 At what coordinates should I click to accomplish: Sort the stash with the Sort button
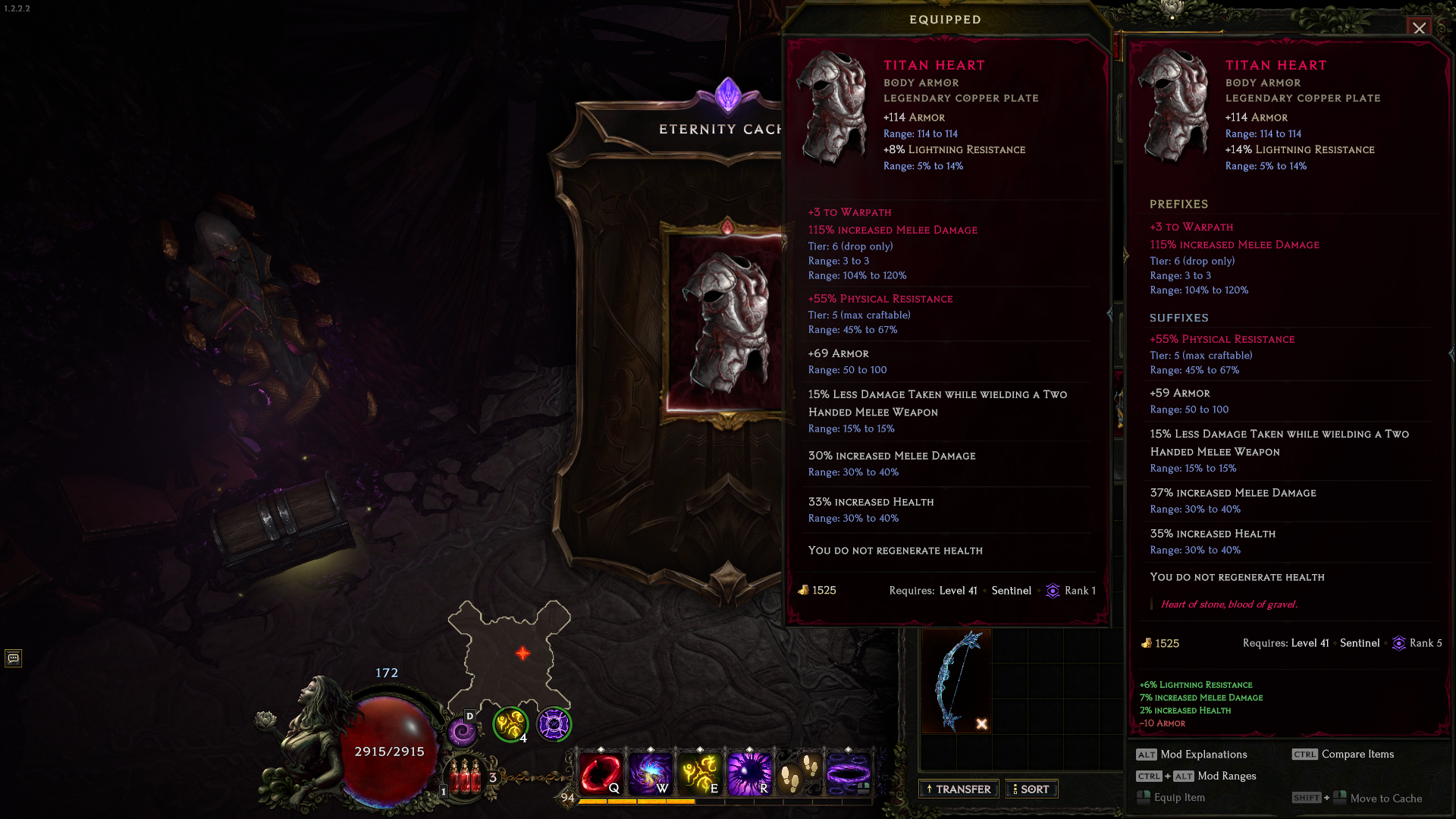1031,789
